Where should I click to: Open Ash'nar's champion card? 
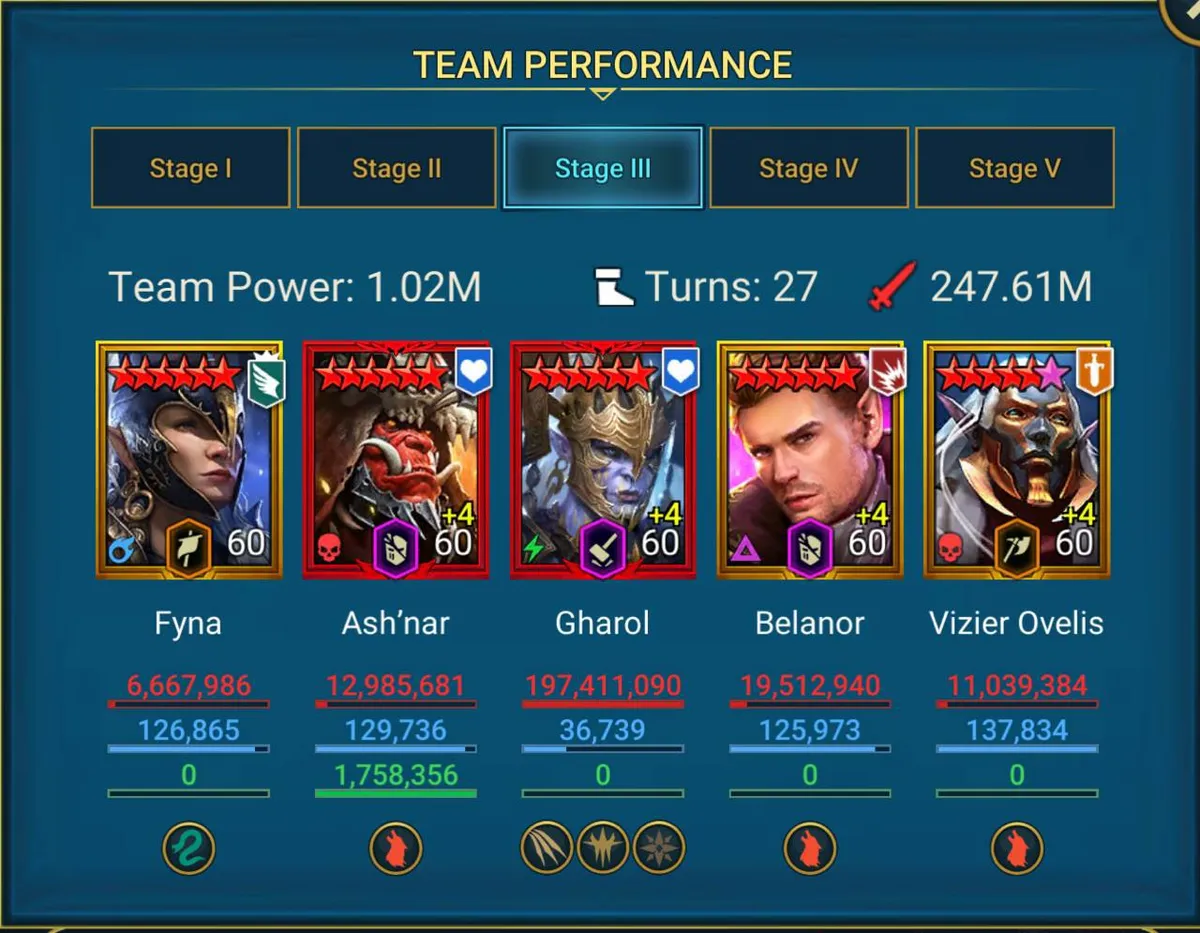[x=396, y=460]
